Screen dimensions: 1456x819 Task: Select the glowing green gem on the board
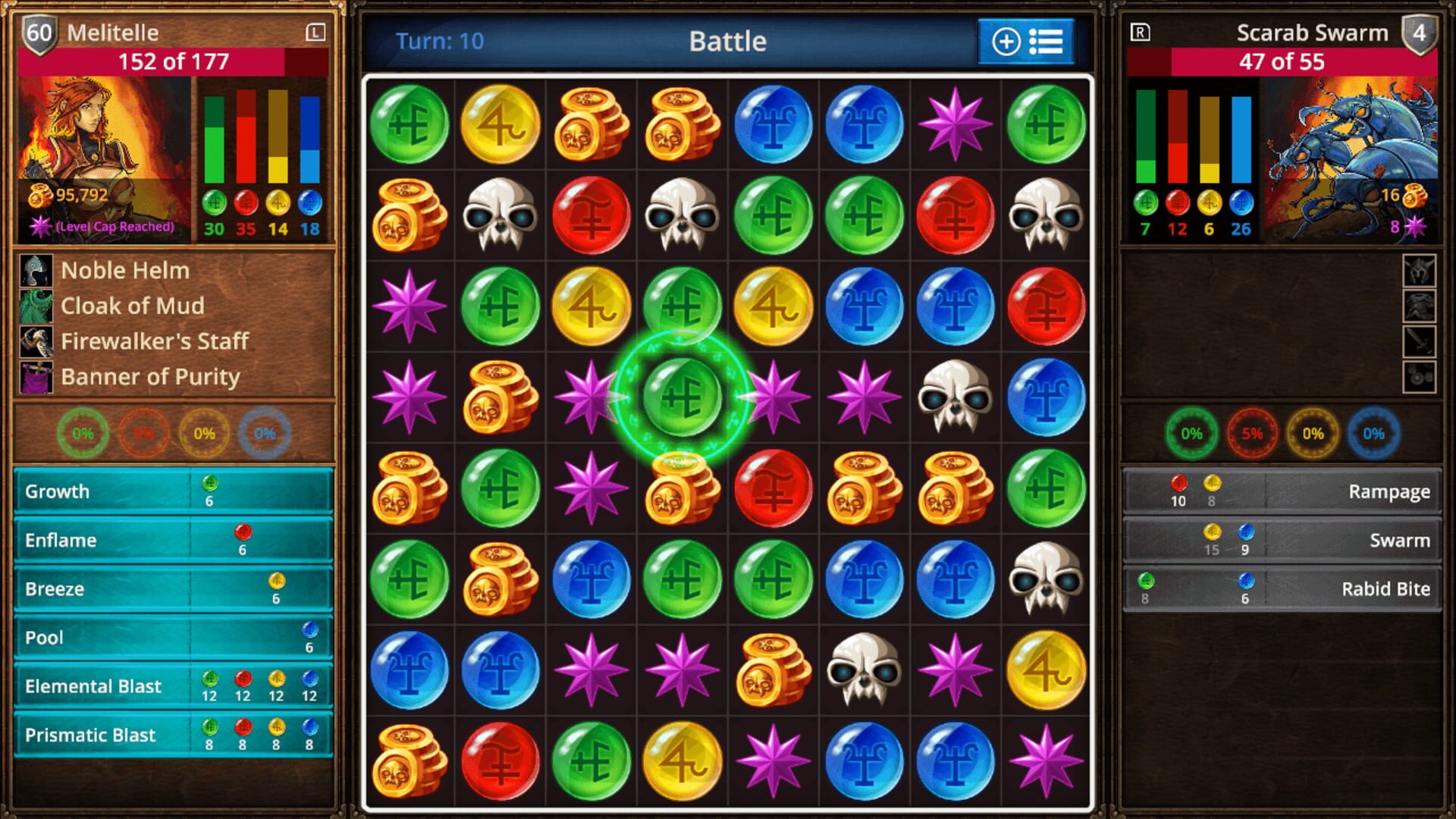682,396
